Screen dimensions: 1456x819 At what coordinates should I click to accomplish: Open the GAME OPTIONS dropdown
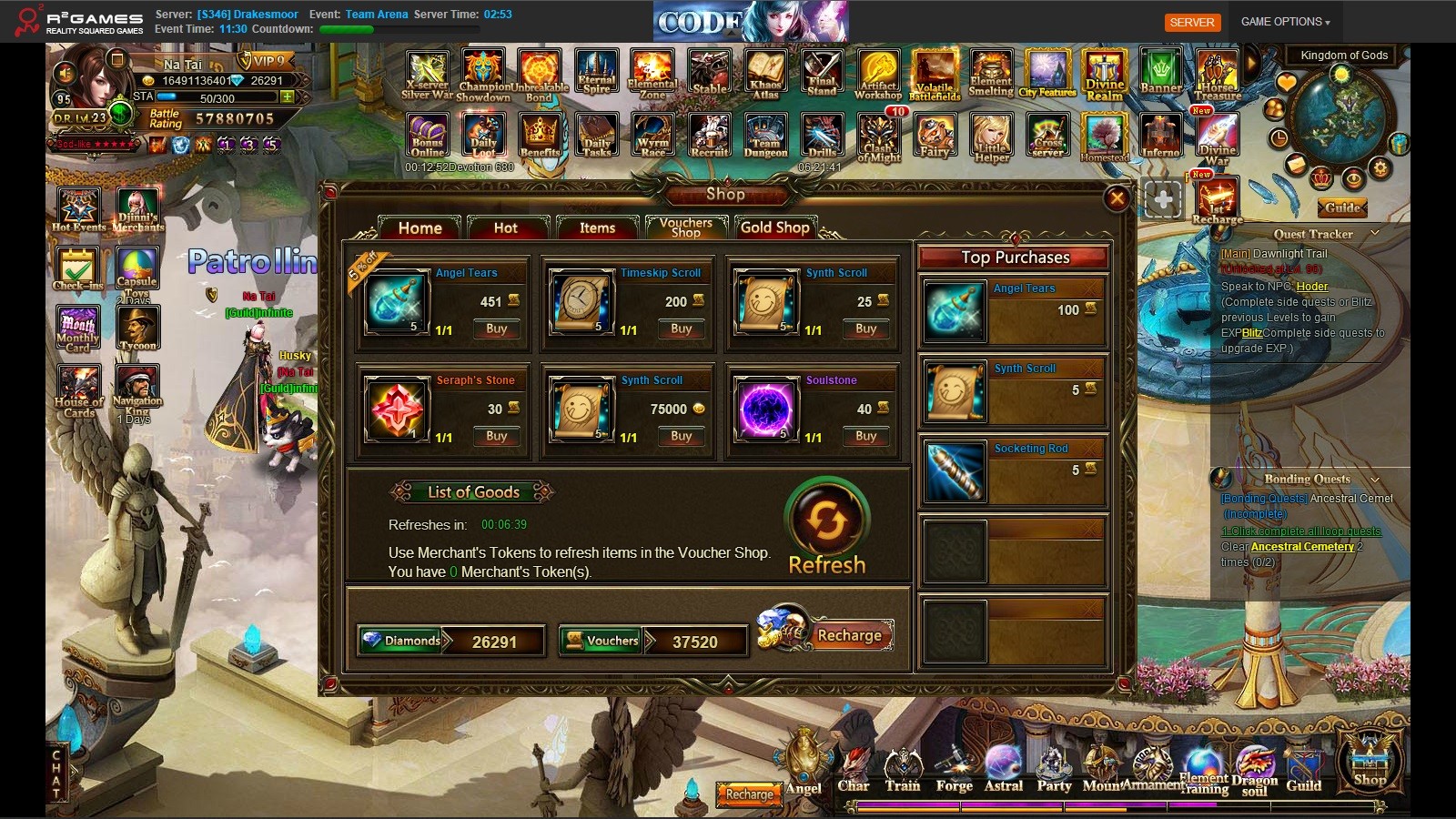click(1285, 22)
